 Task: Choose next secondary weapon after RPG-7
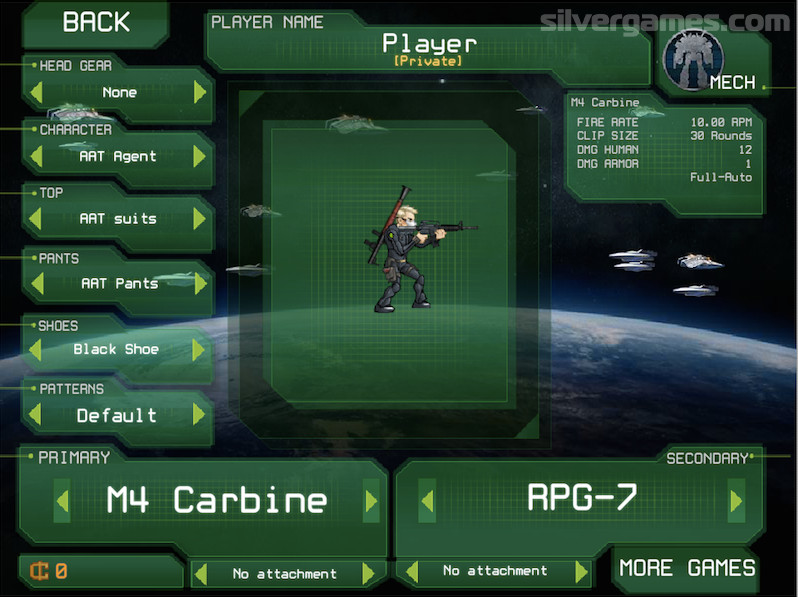tap(736, 500)
